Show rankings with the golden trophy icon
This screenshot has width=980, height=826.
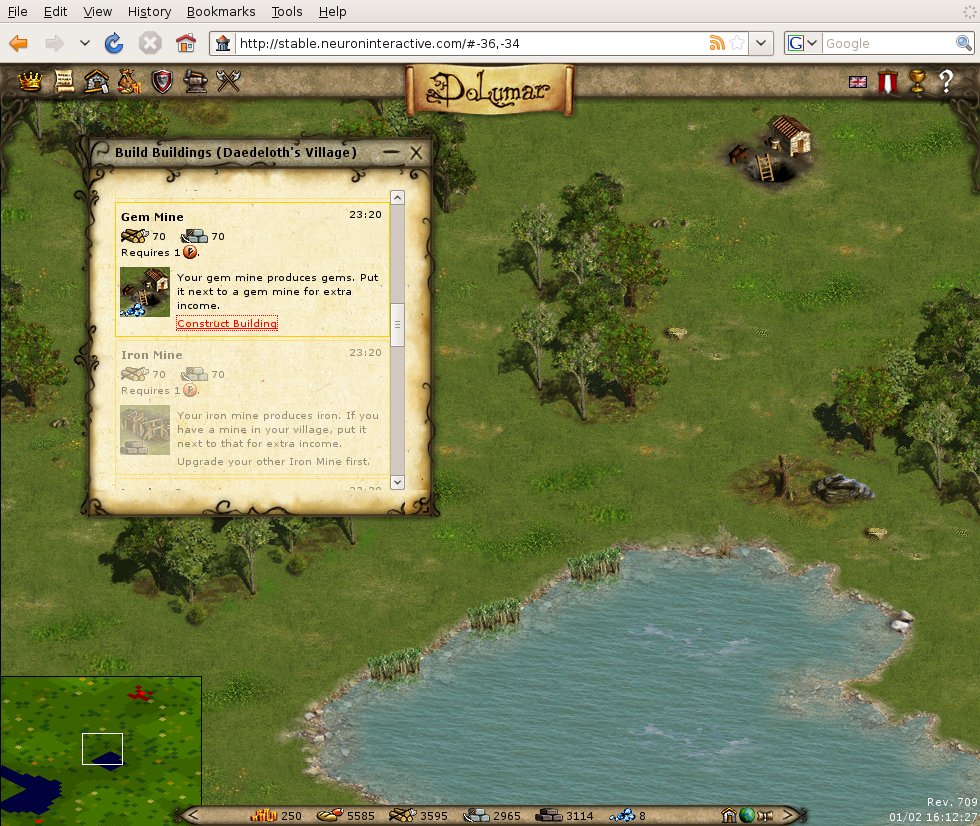coord(916,82)
